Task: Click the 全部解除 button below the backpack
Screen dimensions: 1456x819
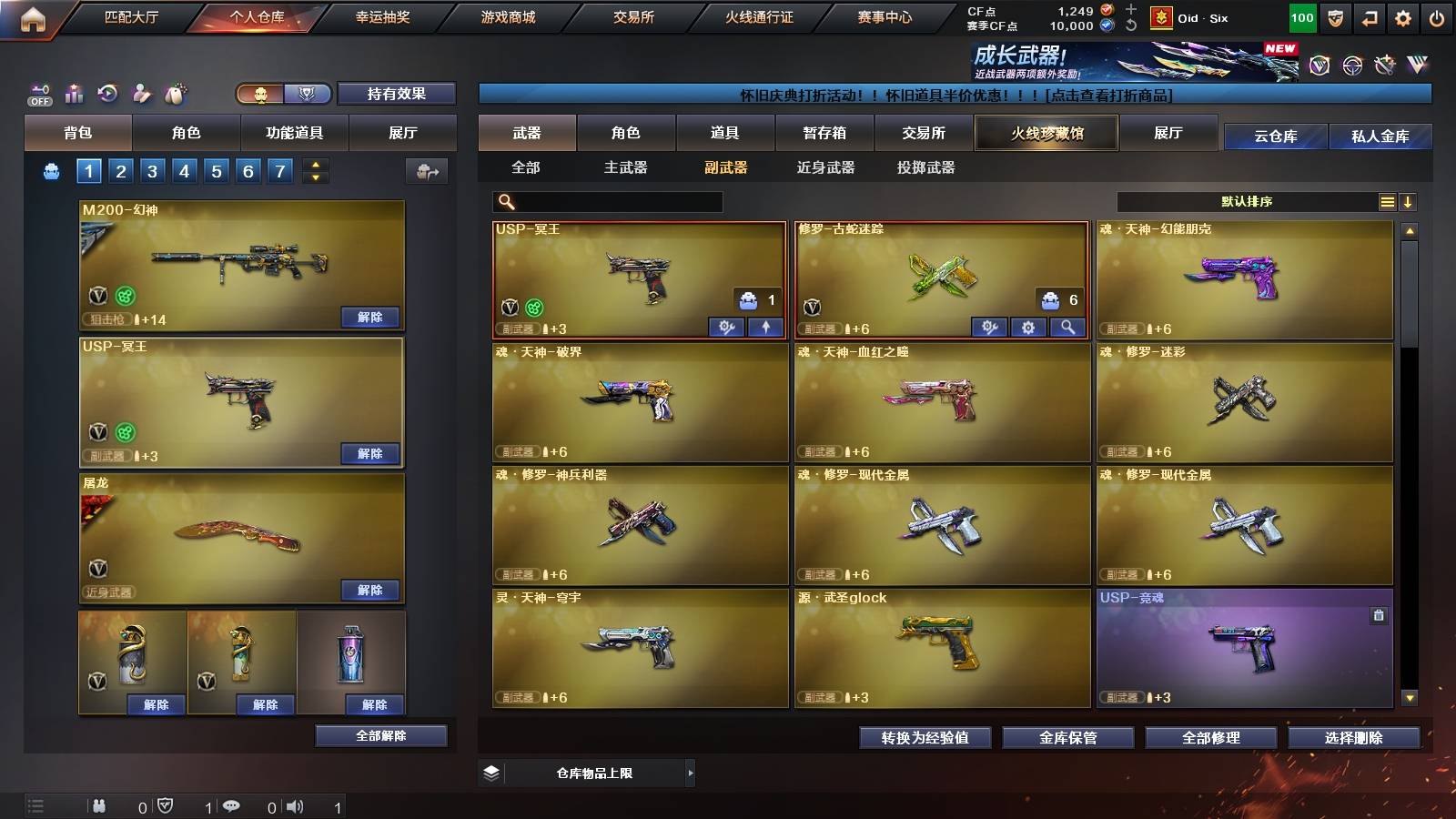Action: point(382,735)
